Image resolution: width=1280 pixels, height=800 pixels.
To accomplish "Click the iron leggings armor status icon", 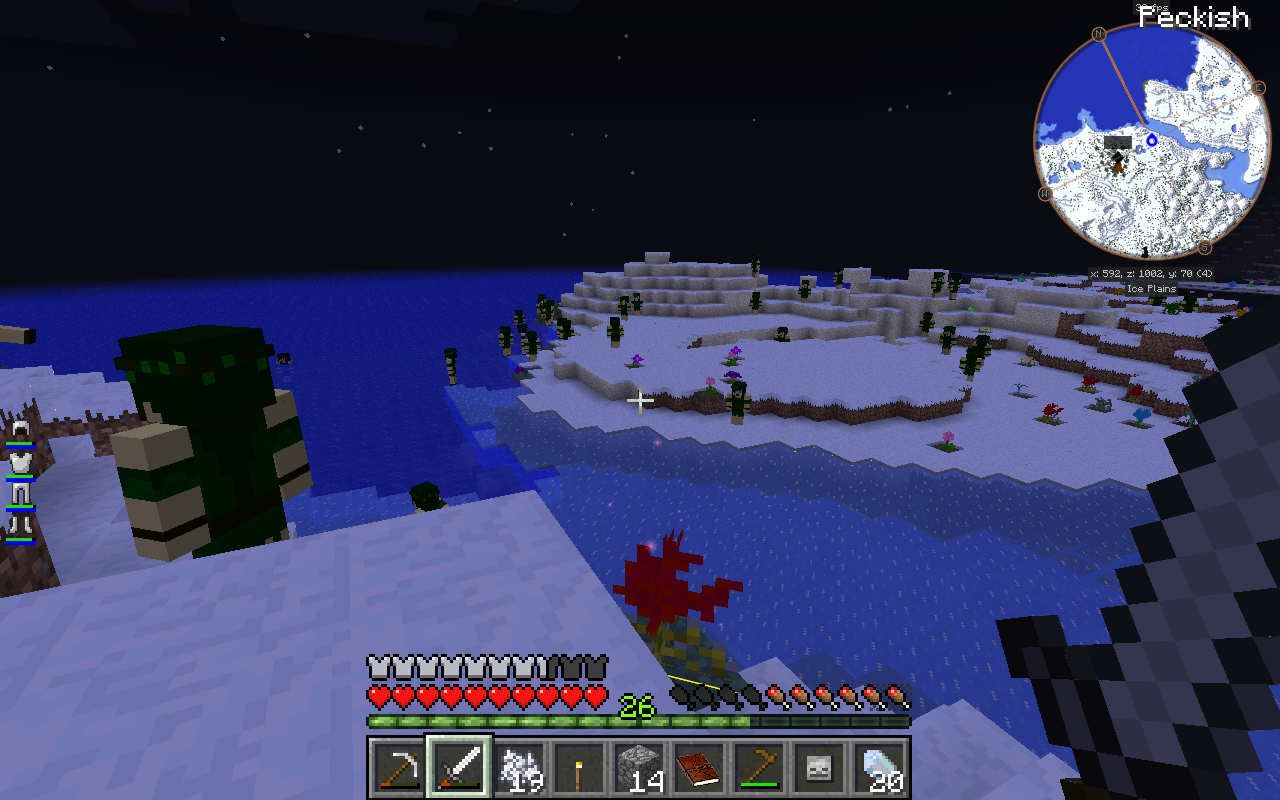I will tap(20, 494).
